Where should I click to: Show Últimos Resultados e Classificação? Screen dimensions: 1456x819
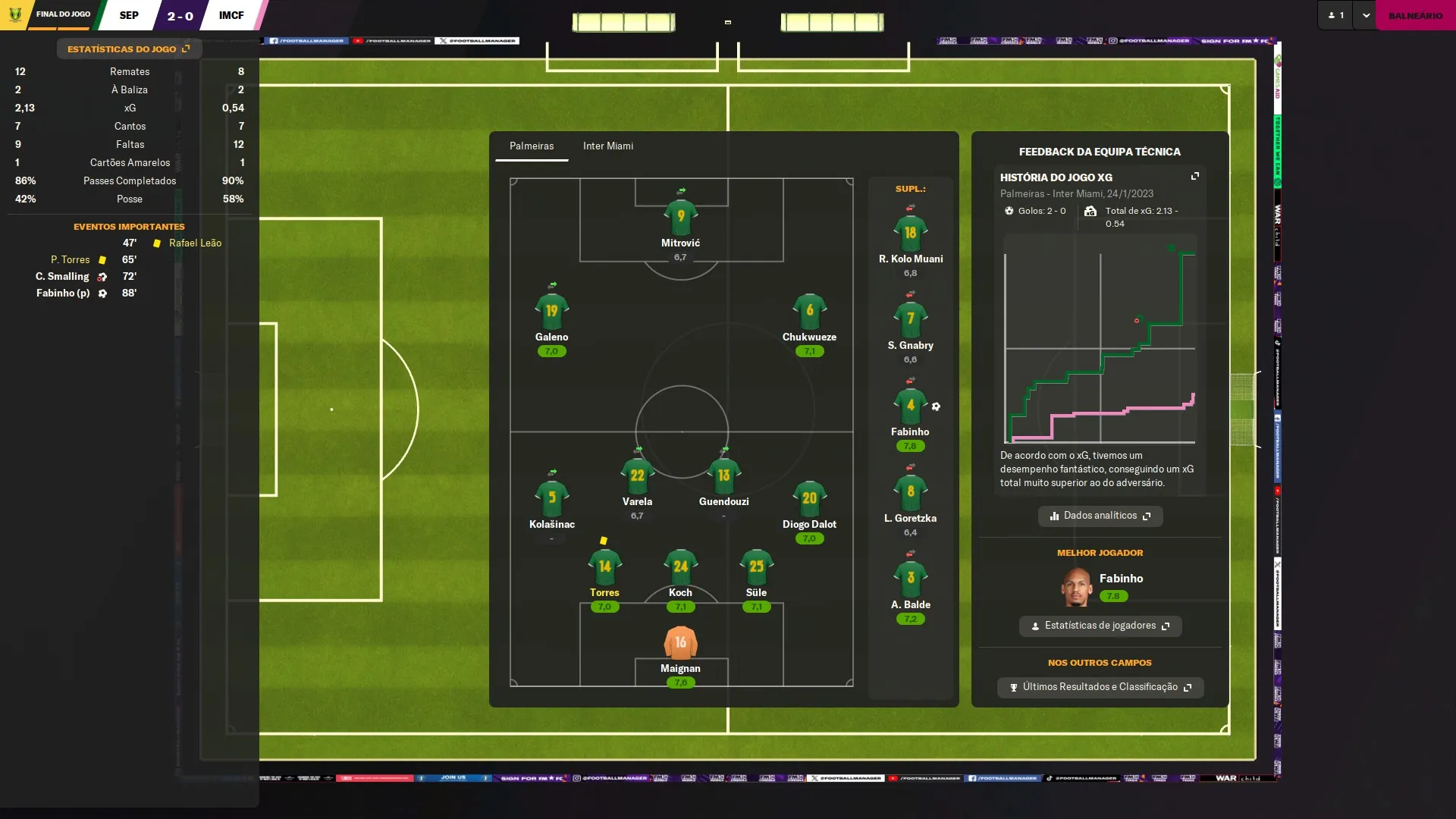click(1100, 687)
